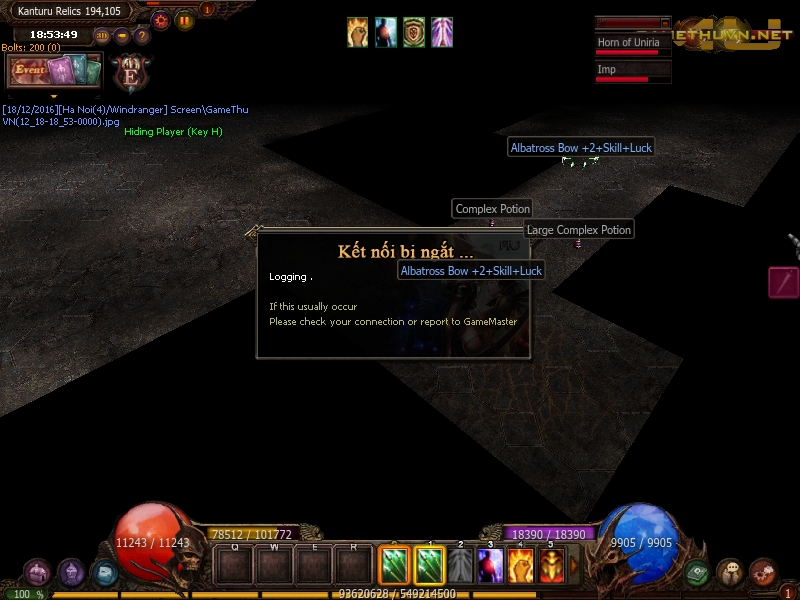Screen dimensions: 800x600
Task: Activate skill slot 1 green arrows
Action: click(429, 567)
